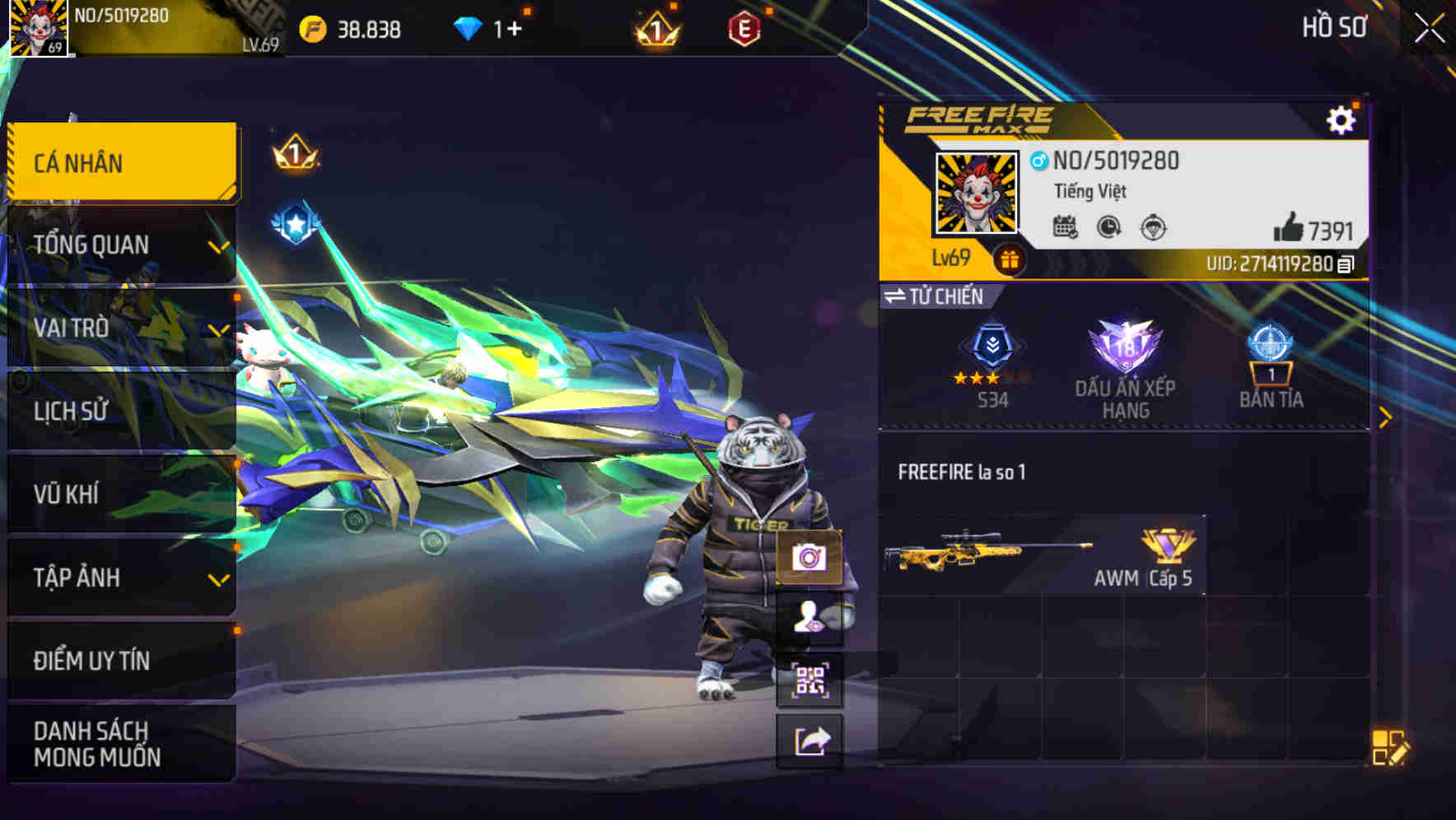Open profile settings with the gear icon
The width and height of the screenshot is (1456, 820).
click(1342, 119)
